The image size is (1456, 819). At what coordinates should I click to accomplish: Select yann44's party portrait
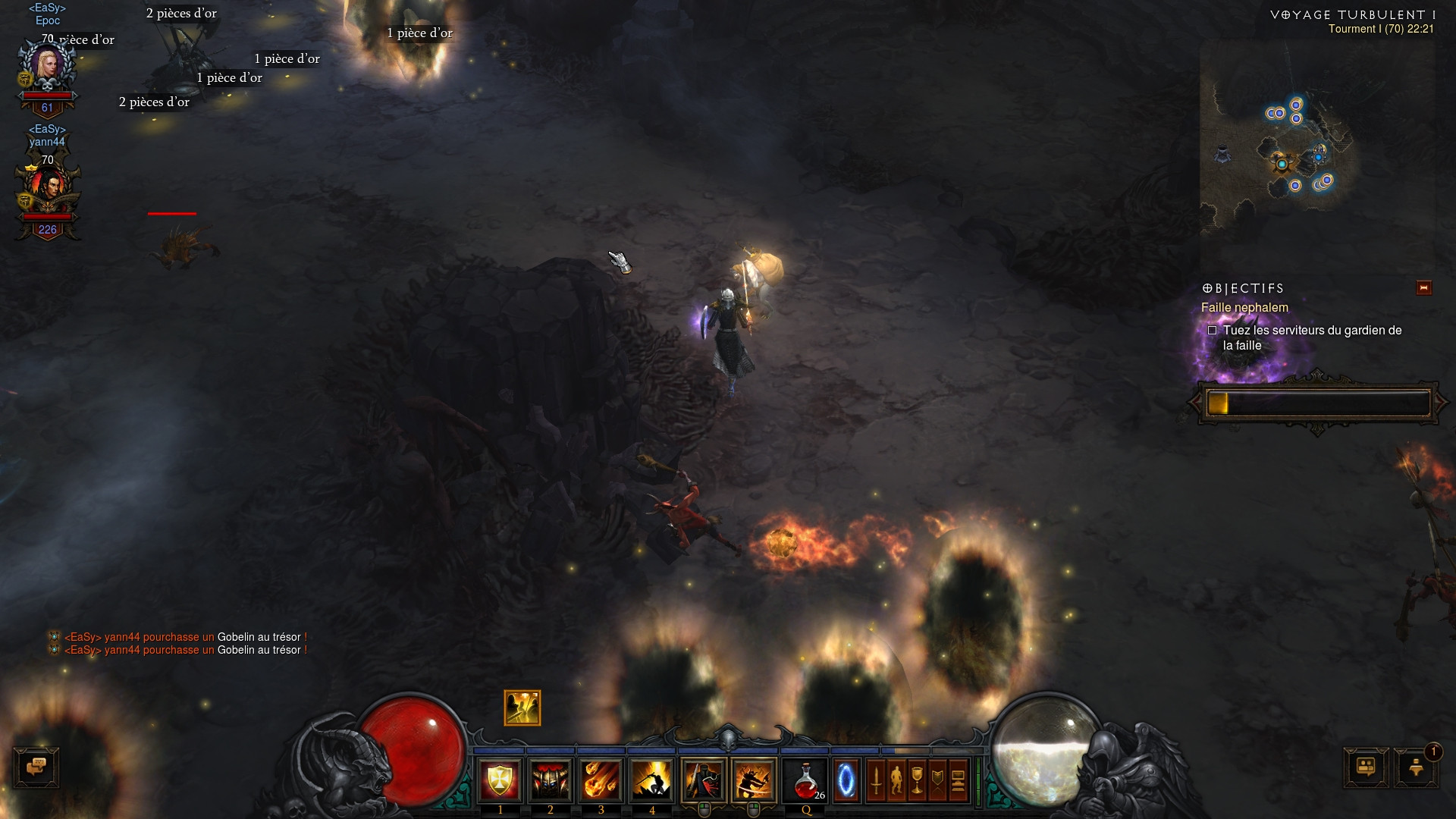[47, 191]
